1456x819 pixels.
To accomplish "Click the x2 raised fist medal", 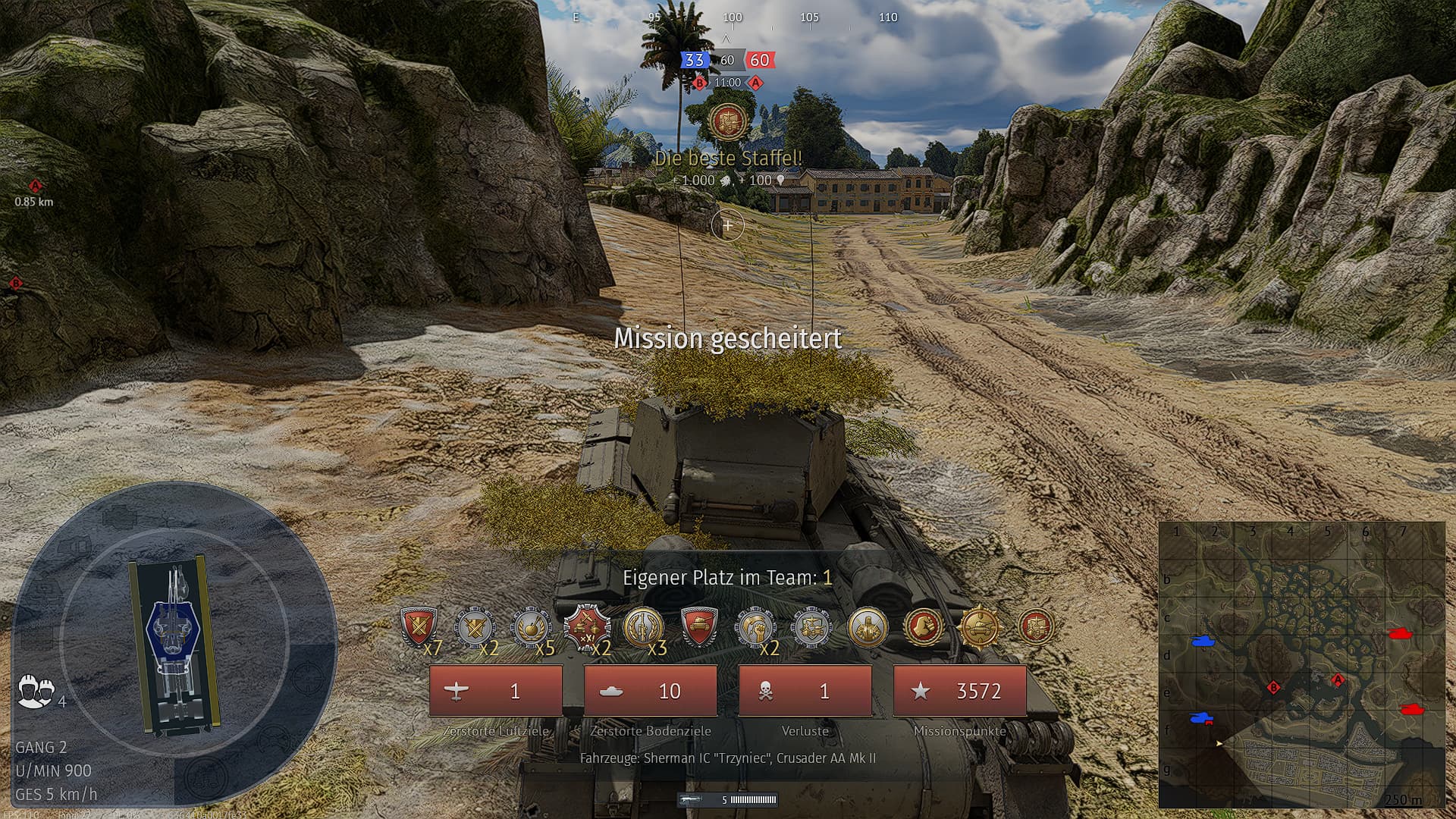I will [x=755, y=627].
